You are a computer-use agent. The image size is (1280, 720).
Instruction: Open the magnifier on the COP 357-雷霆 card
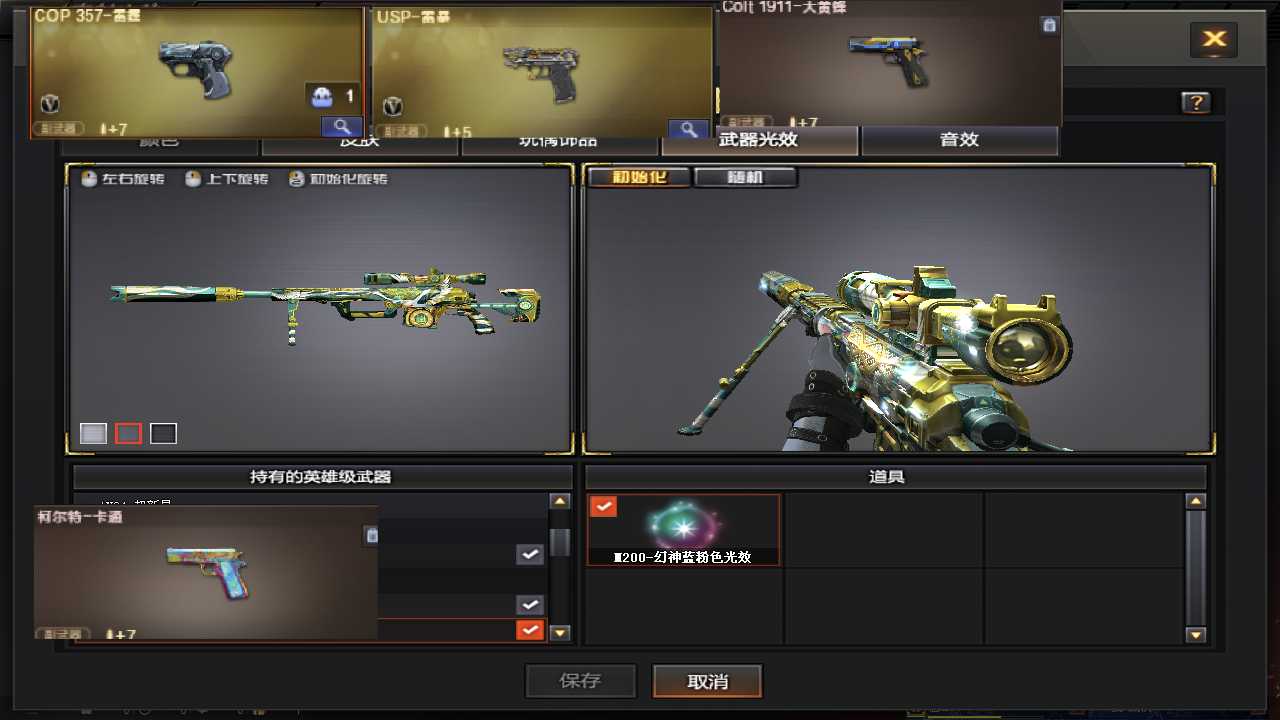click(341, 128)
